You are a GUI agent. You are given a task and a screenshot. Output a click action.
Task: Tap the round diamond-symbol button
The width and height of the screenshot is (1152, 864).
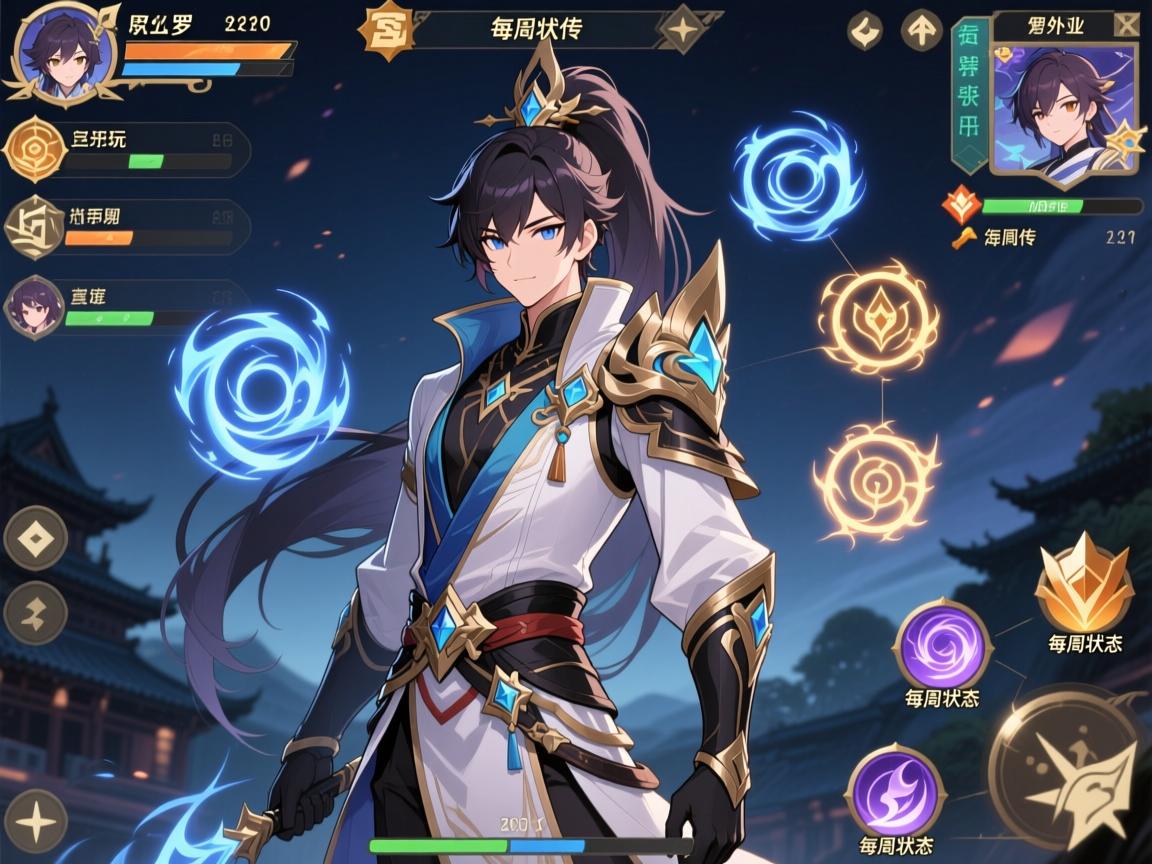point(35,538)
